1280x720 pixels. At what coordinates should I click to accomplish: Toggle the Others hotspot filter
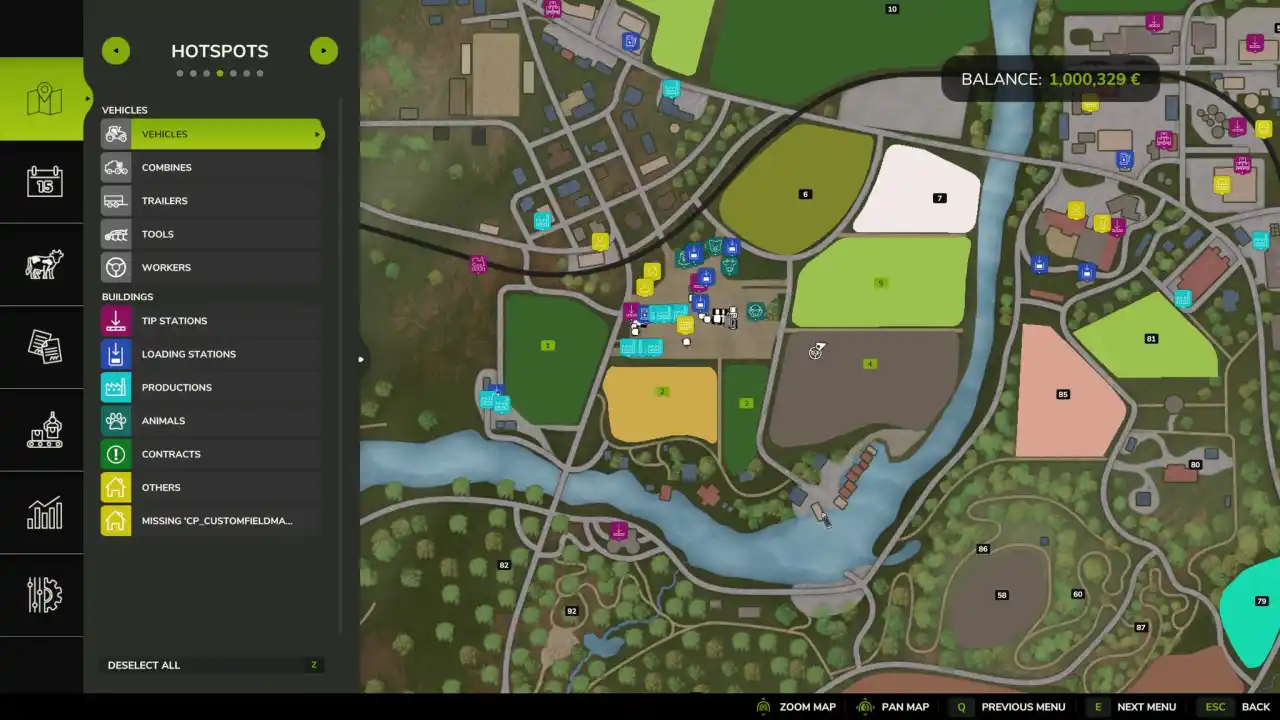(x=212, y=487)
